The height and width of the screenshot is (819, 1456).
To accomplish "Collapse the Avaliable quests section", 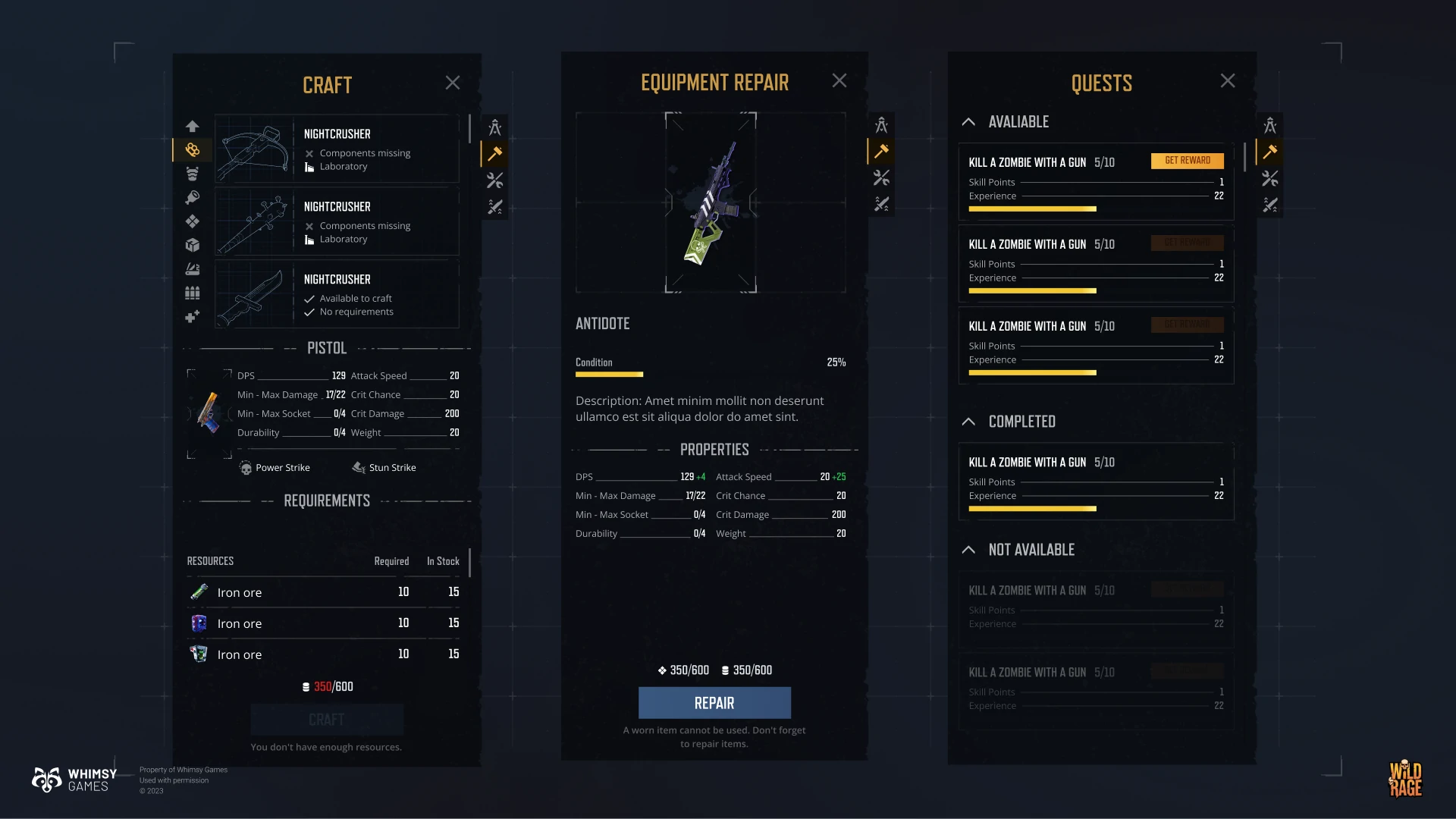I will click(x=968, y=122).
